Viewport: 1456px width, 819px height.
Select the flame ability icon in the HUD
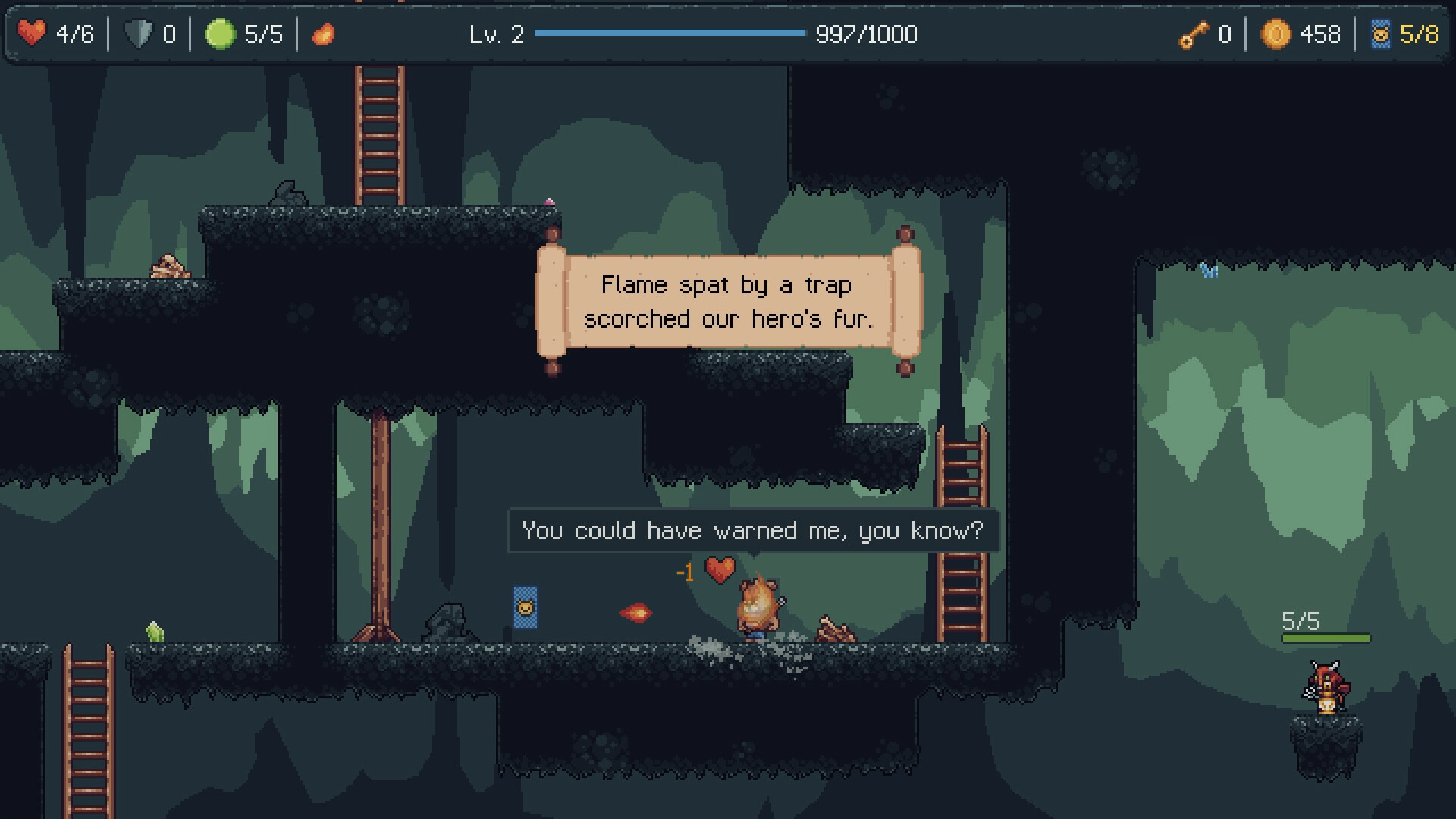(323, 33)
